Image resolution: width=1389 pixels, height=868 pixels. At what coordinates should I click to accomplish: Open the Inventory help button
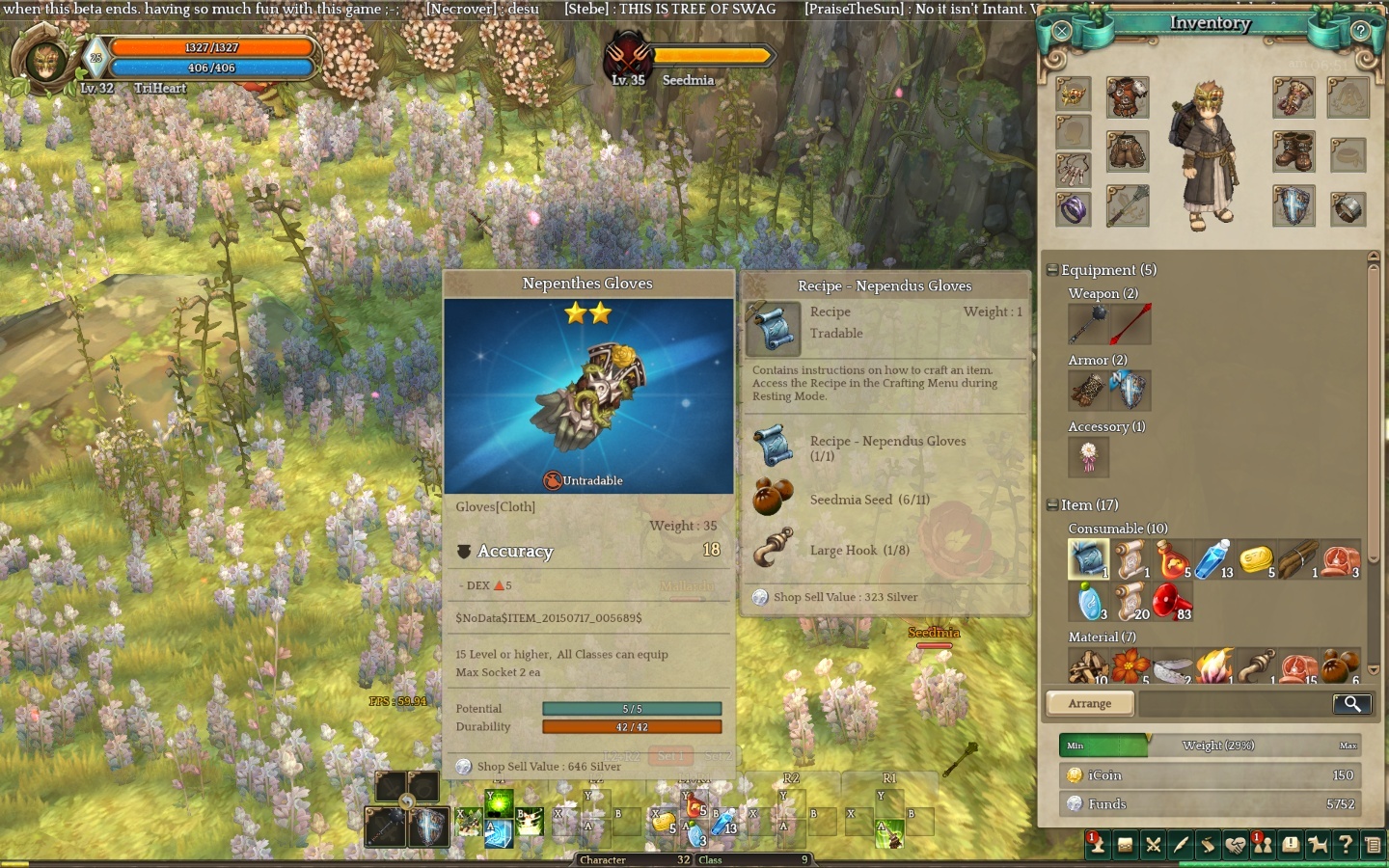click(x=1360, y=31)
